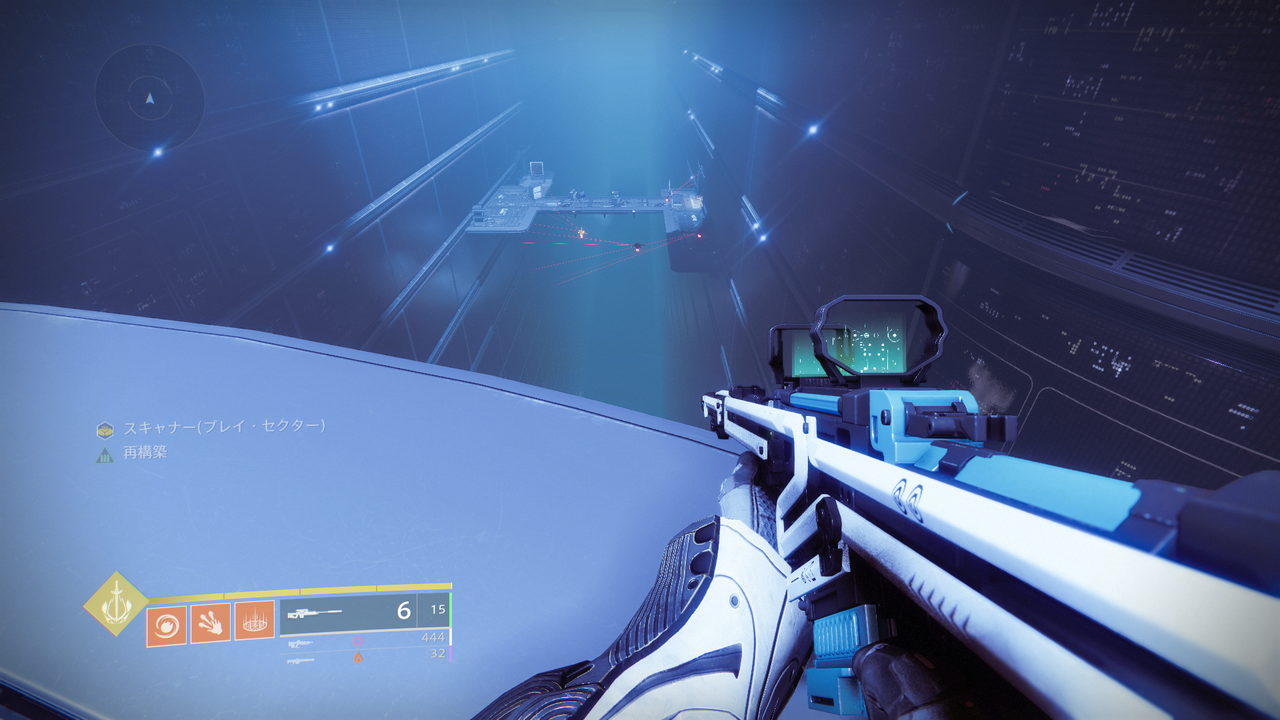Screen dimensions: 1280x720
Task: Select the equipped sniper rifle silhouette
Action: click(x=316, y=613)
